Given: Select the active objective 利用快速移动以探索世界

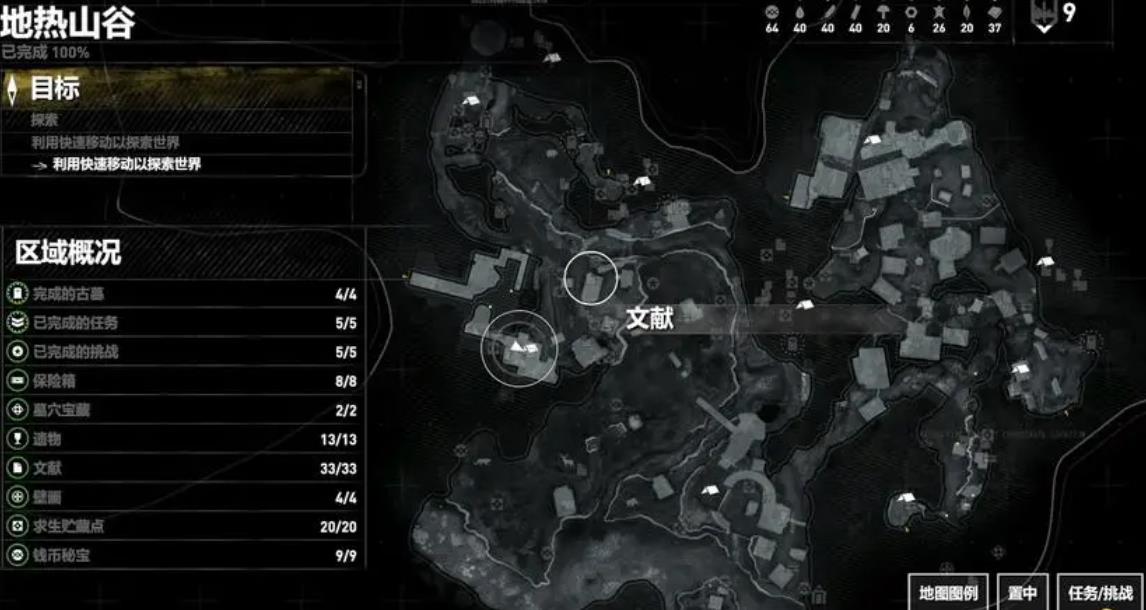Looking at the screenshot, I should tap(126, 164).
